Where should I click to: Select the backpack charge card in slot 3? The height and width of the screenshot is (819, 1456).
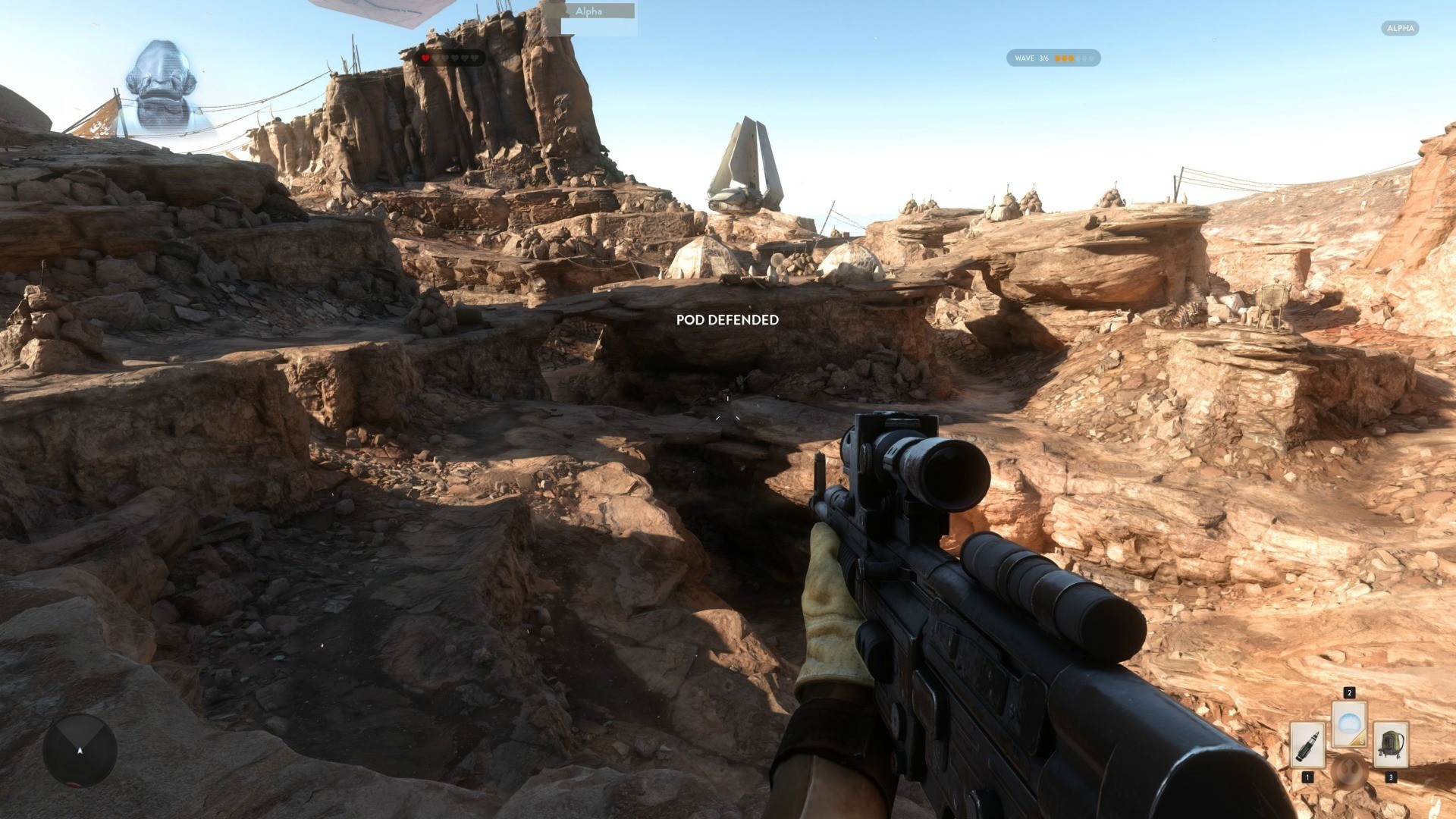[1391, 745]
